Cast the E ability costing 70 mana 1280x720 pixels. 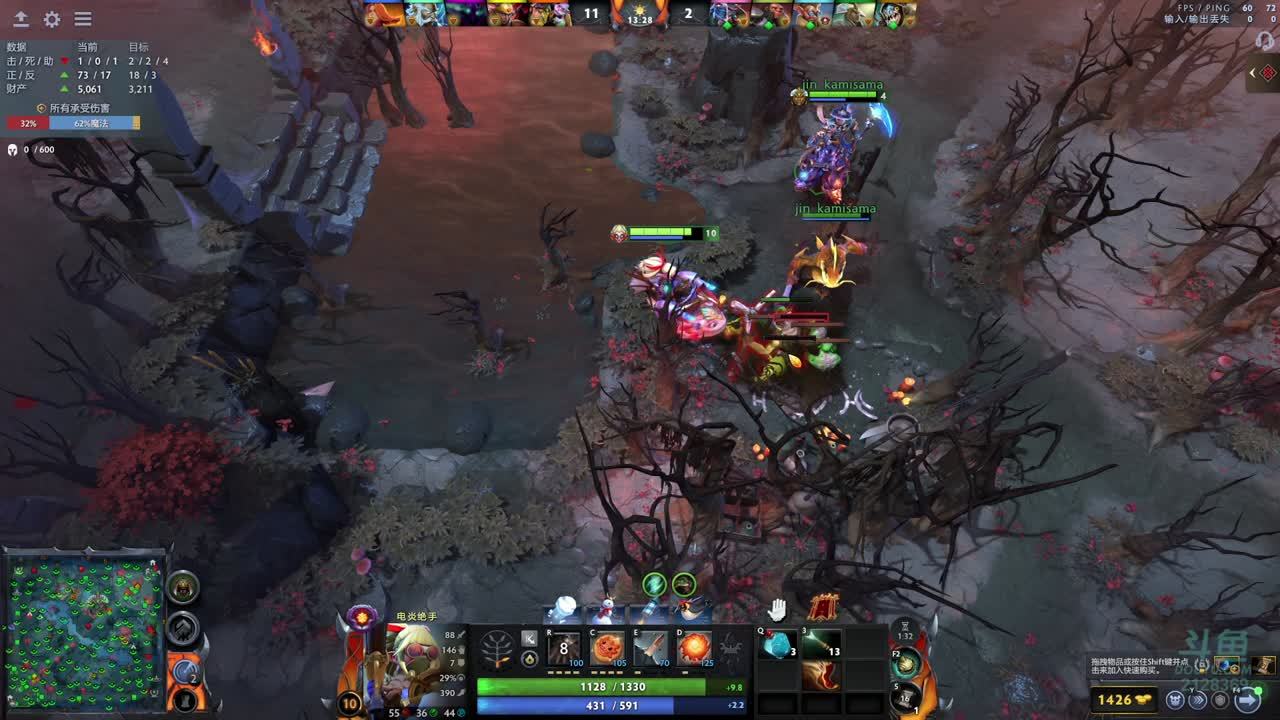click(x=650, y=648)
